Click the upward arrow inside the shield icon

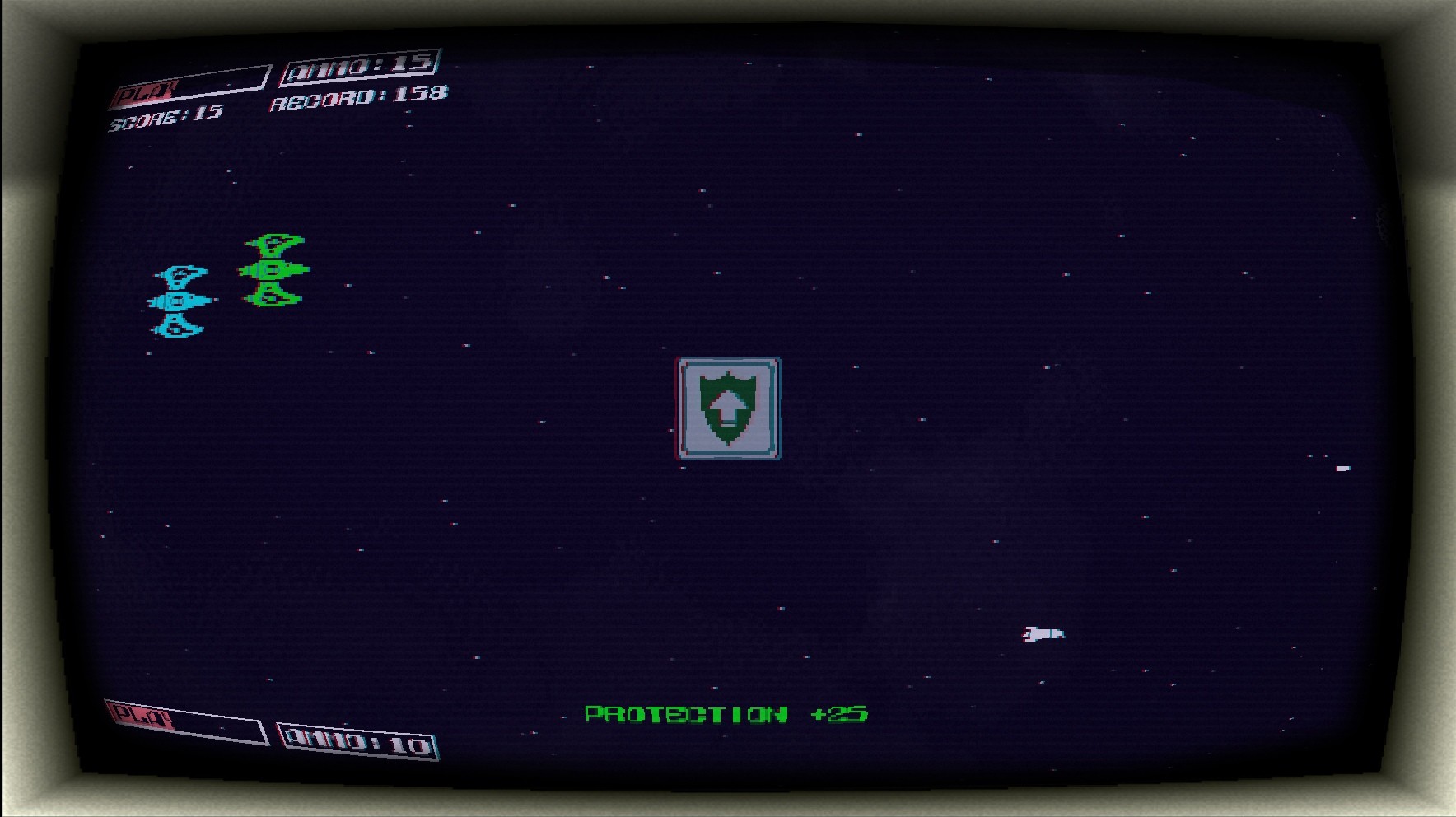click(728, 406)
